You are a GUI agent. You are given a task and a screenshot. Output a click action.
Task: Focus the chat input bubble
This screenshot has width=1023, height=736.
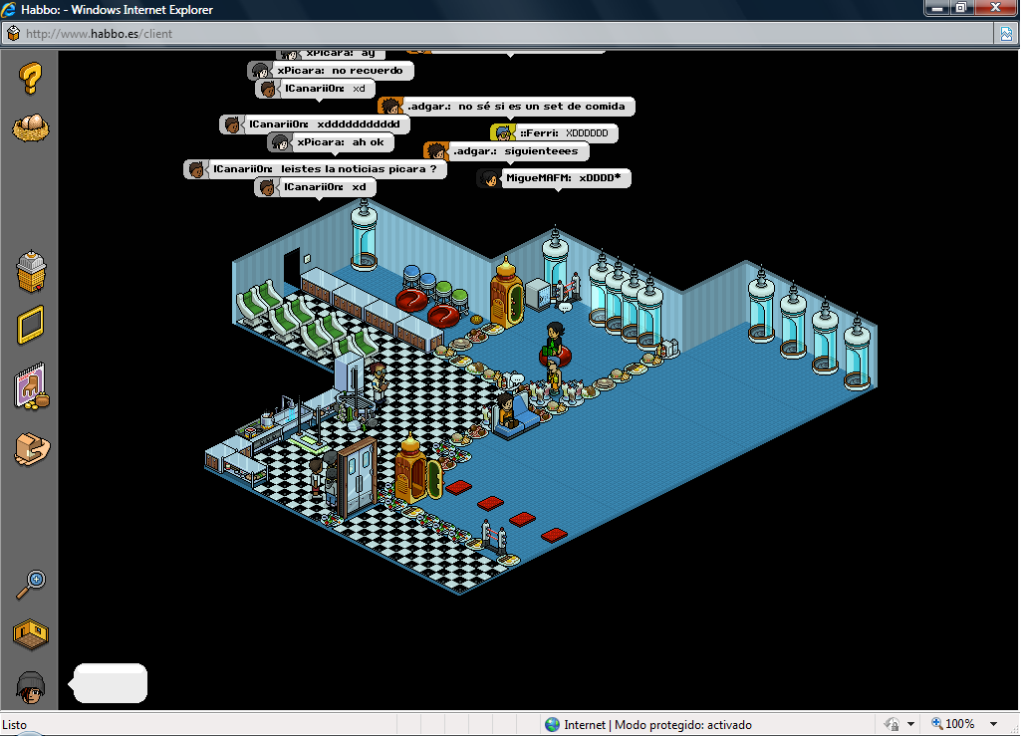pyautogui.click(x=111, y=683)
